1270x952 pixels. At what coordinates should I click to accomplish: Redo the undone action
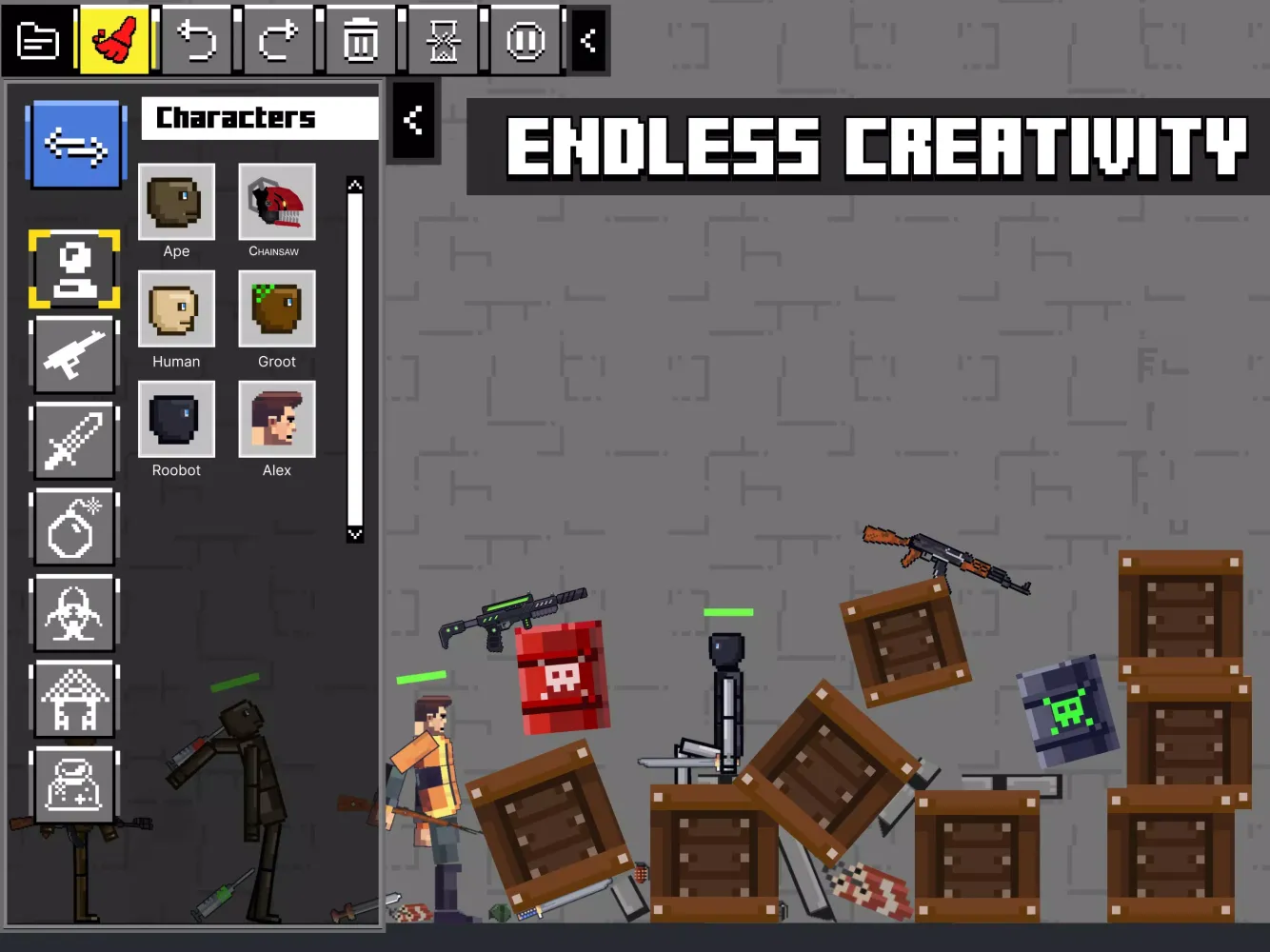tap(277, 40)
